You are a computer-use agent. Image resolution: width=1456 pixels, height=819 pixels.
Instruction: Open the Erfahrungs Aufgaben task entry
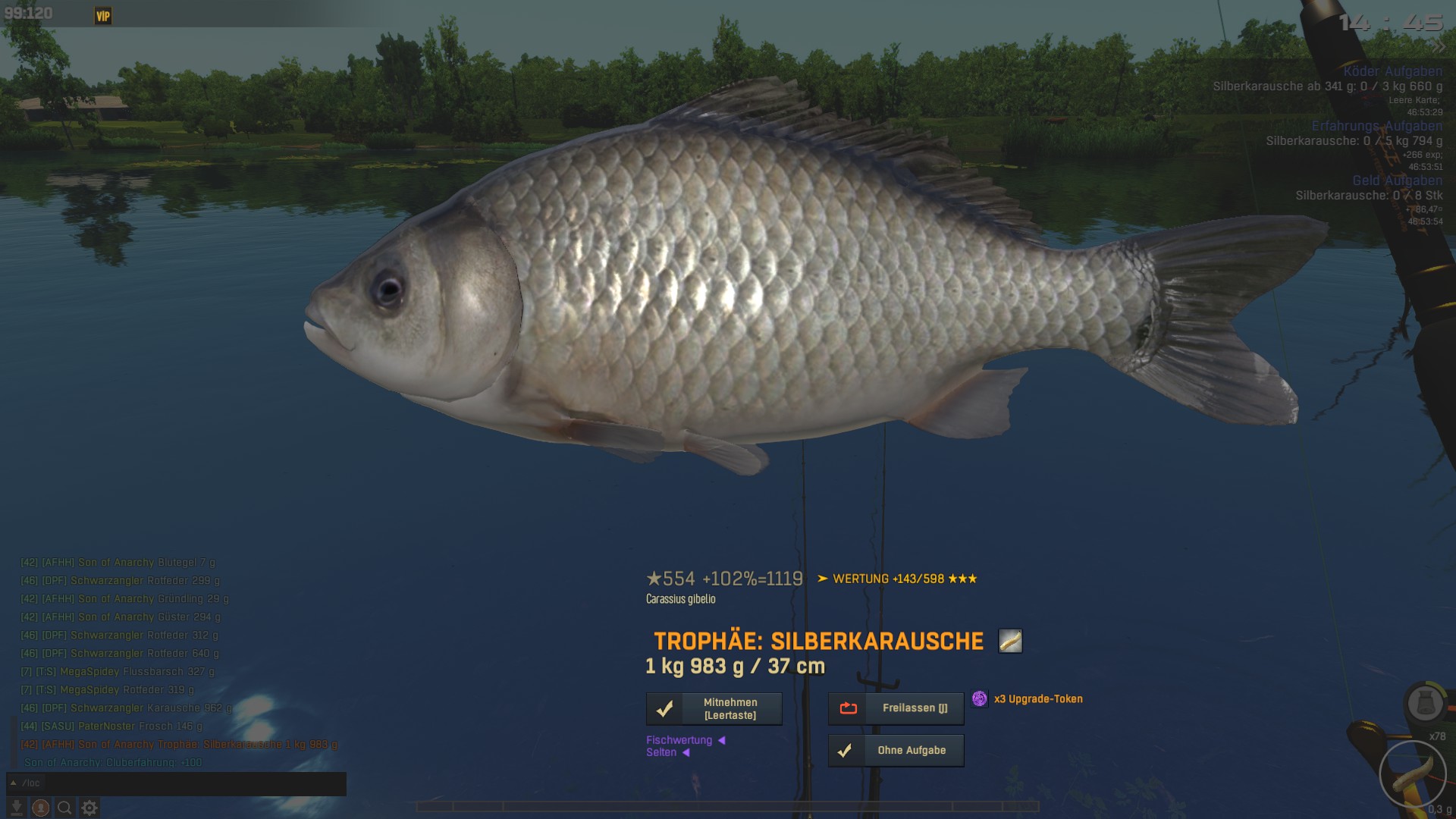pos(1376,127)
